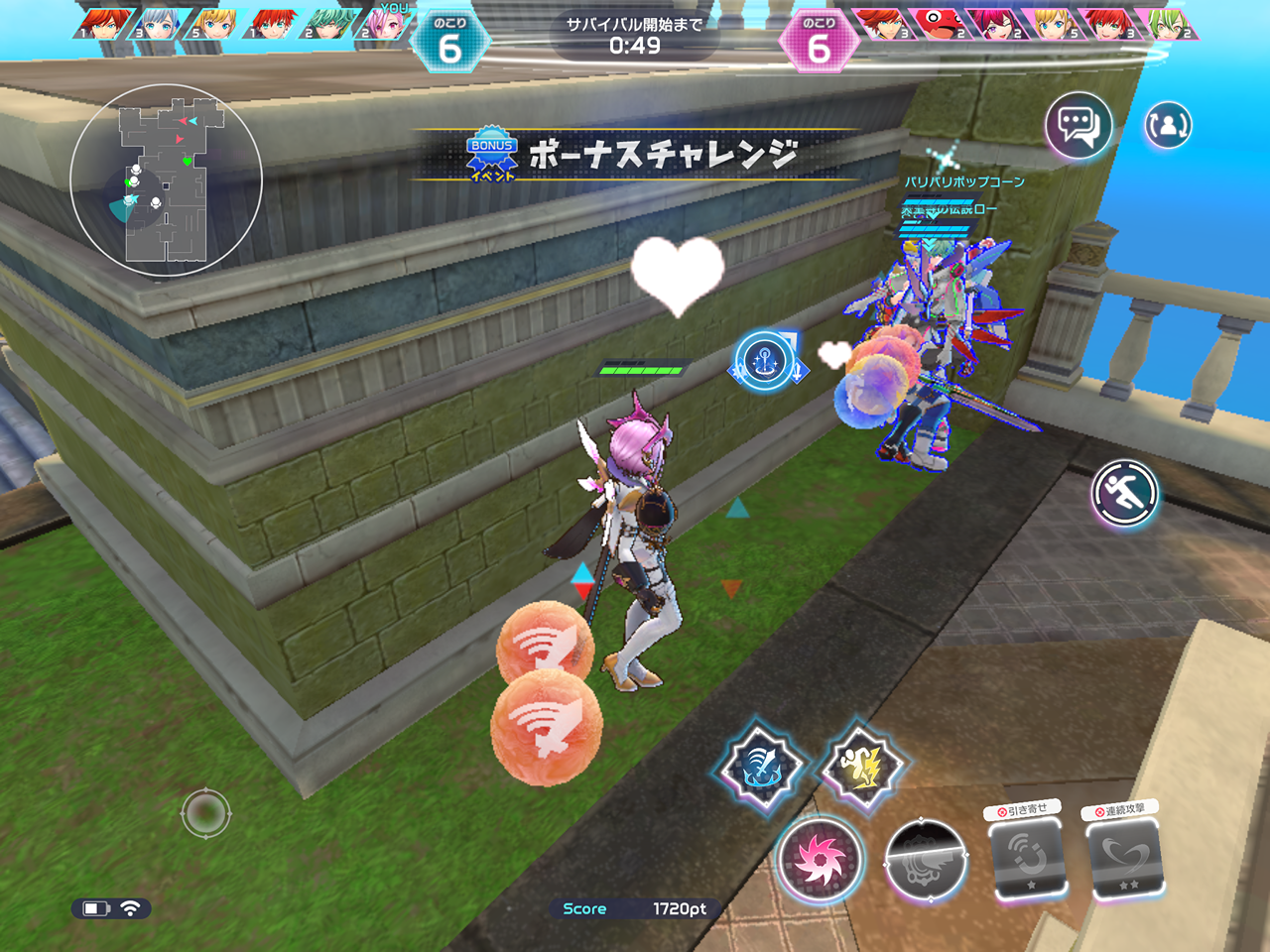This screenshot has width=1270, height=952.
Task: Select the YOU player portrait
Action: (387, 24)
